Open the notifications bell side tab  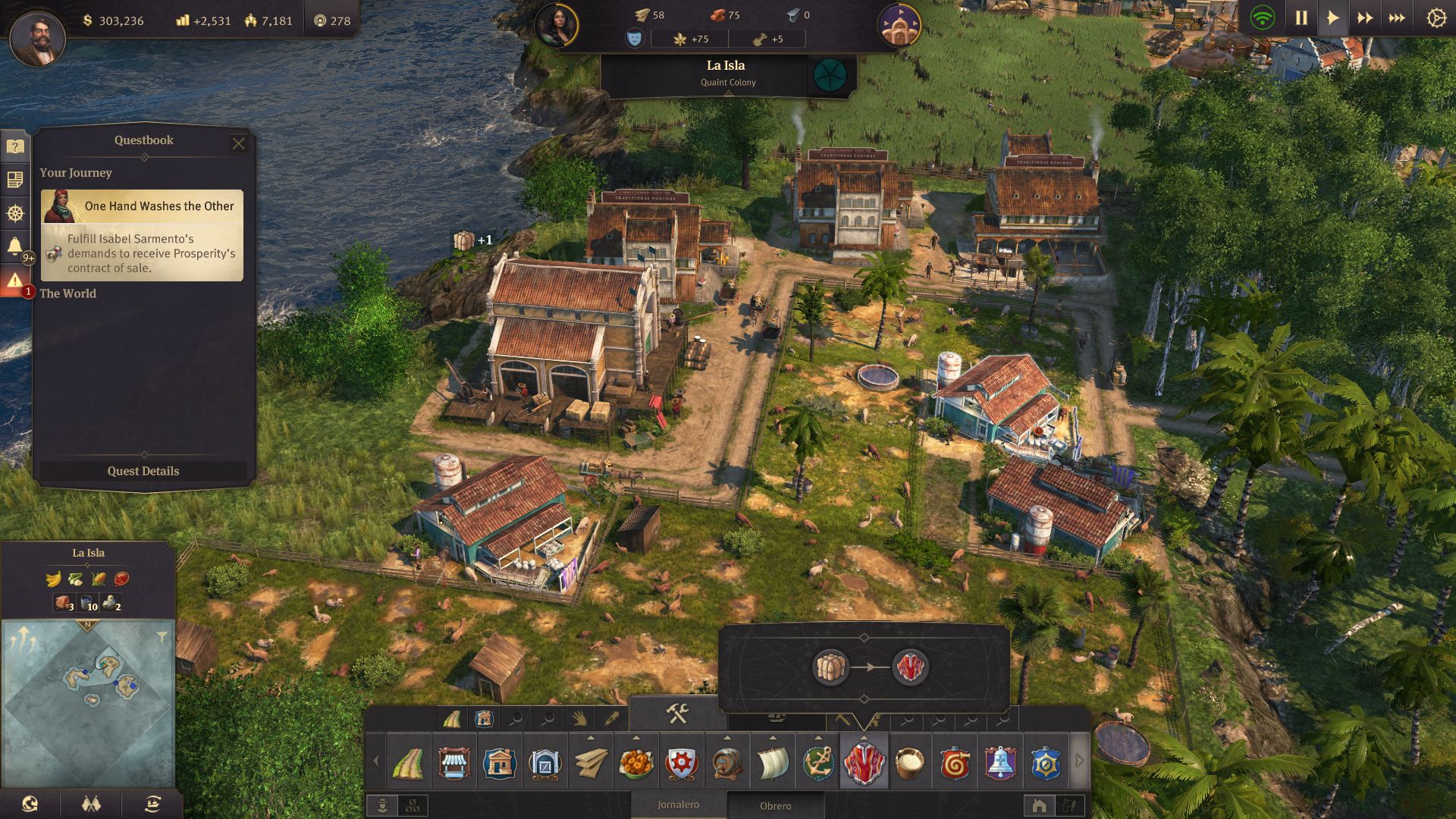tap(14, 246)
